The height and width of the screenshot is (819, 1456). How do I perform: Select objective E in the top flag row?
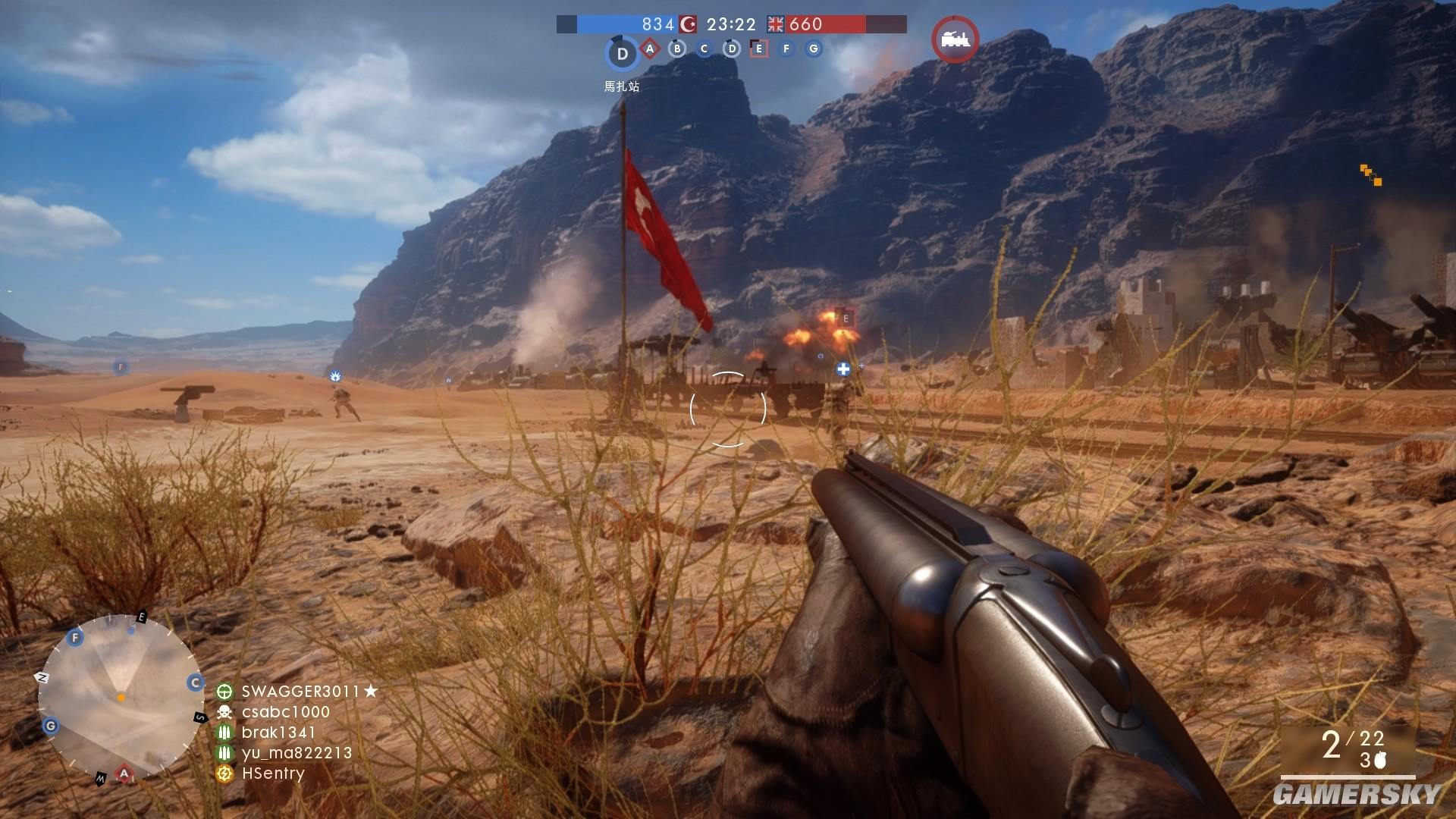tap(758, 49)
